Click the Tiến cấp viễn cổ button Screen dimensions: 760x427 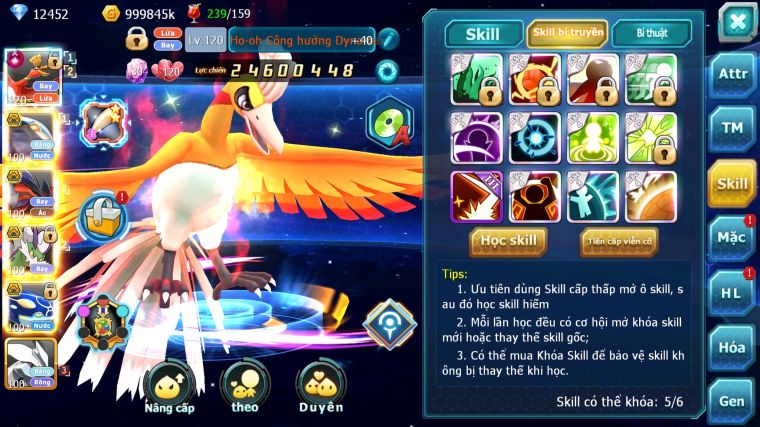tap(619, 241)
